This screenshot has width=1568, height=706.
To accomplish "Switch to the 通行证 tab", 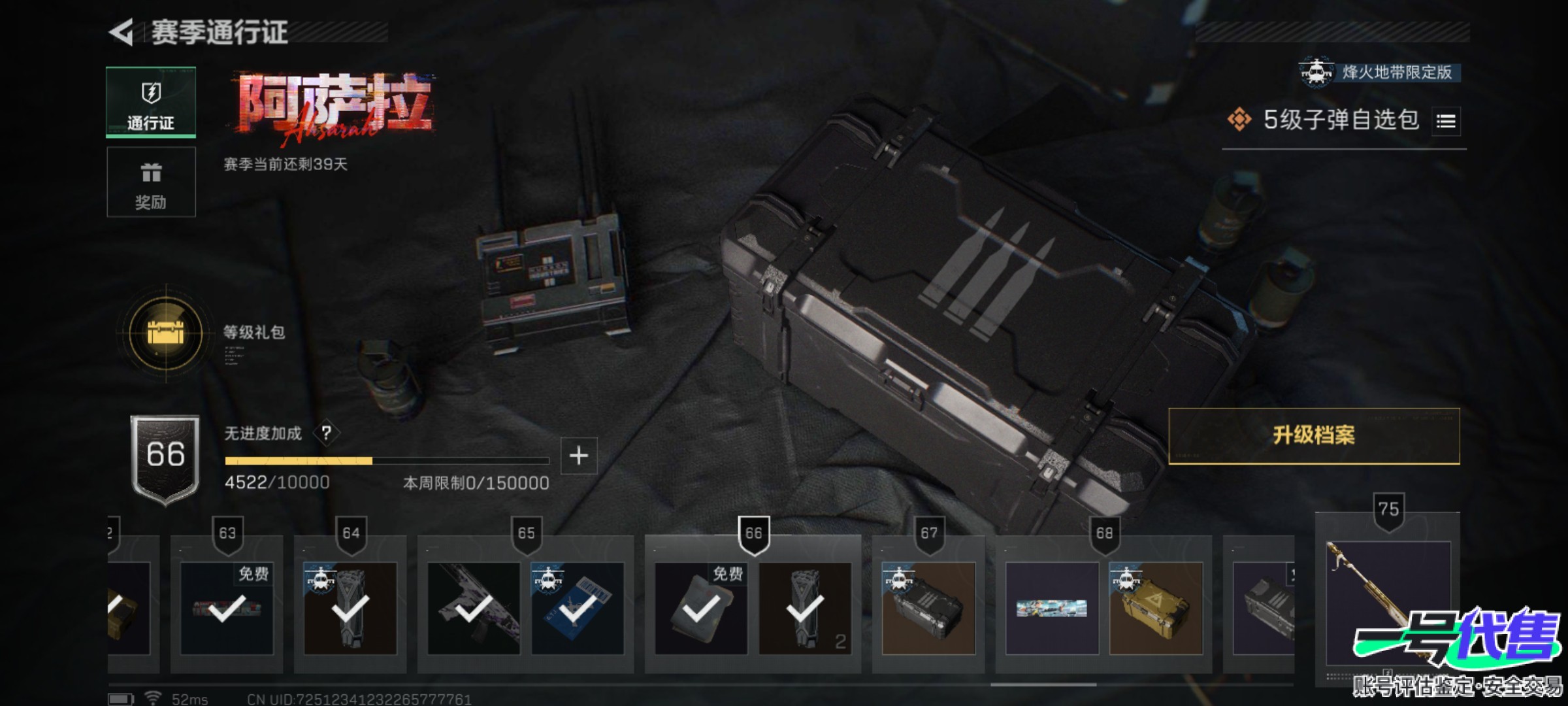I will click(151, 102).
